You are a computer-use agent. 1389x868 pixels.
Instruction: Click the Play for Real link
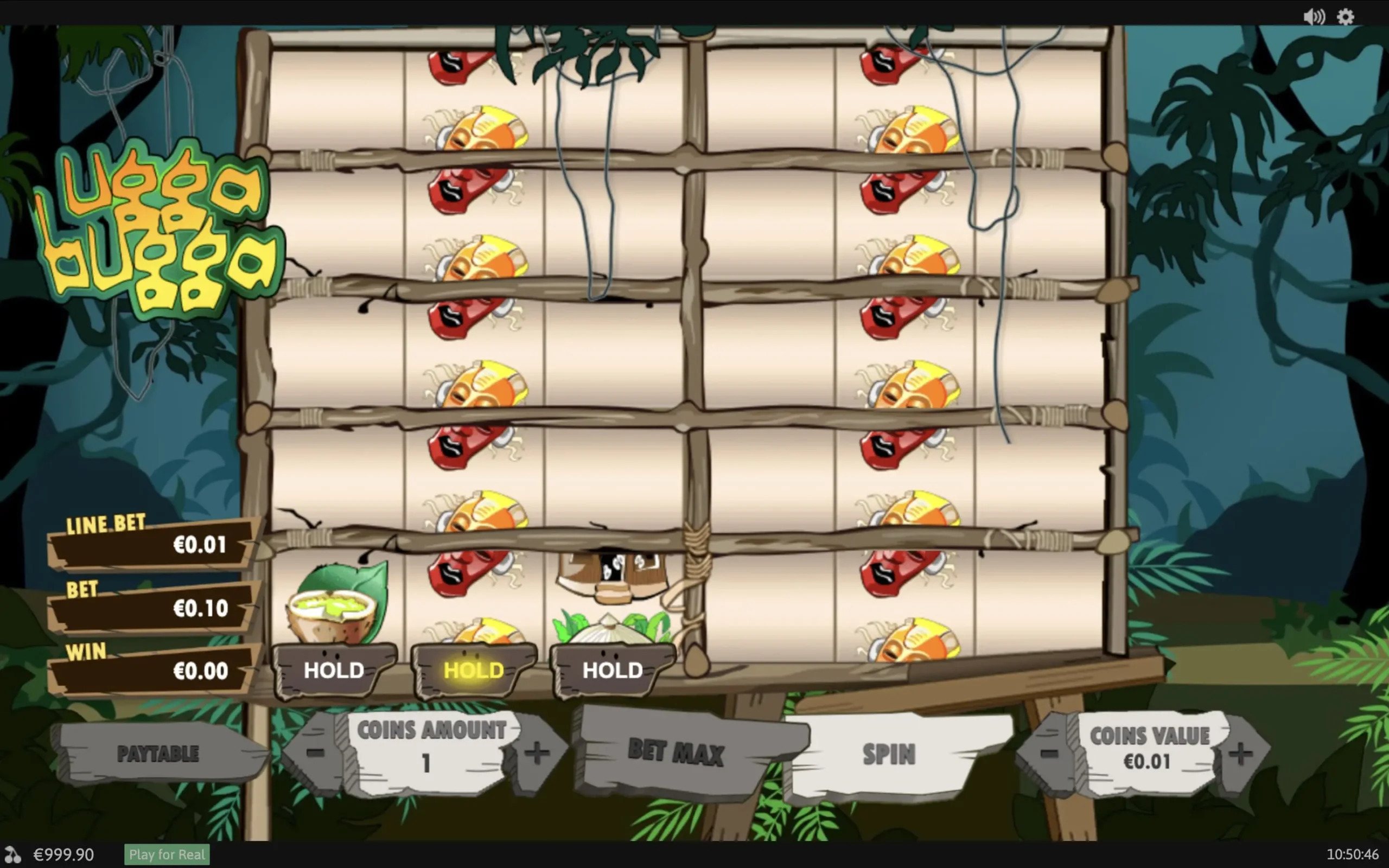(167, 854)
